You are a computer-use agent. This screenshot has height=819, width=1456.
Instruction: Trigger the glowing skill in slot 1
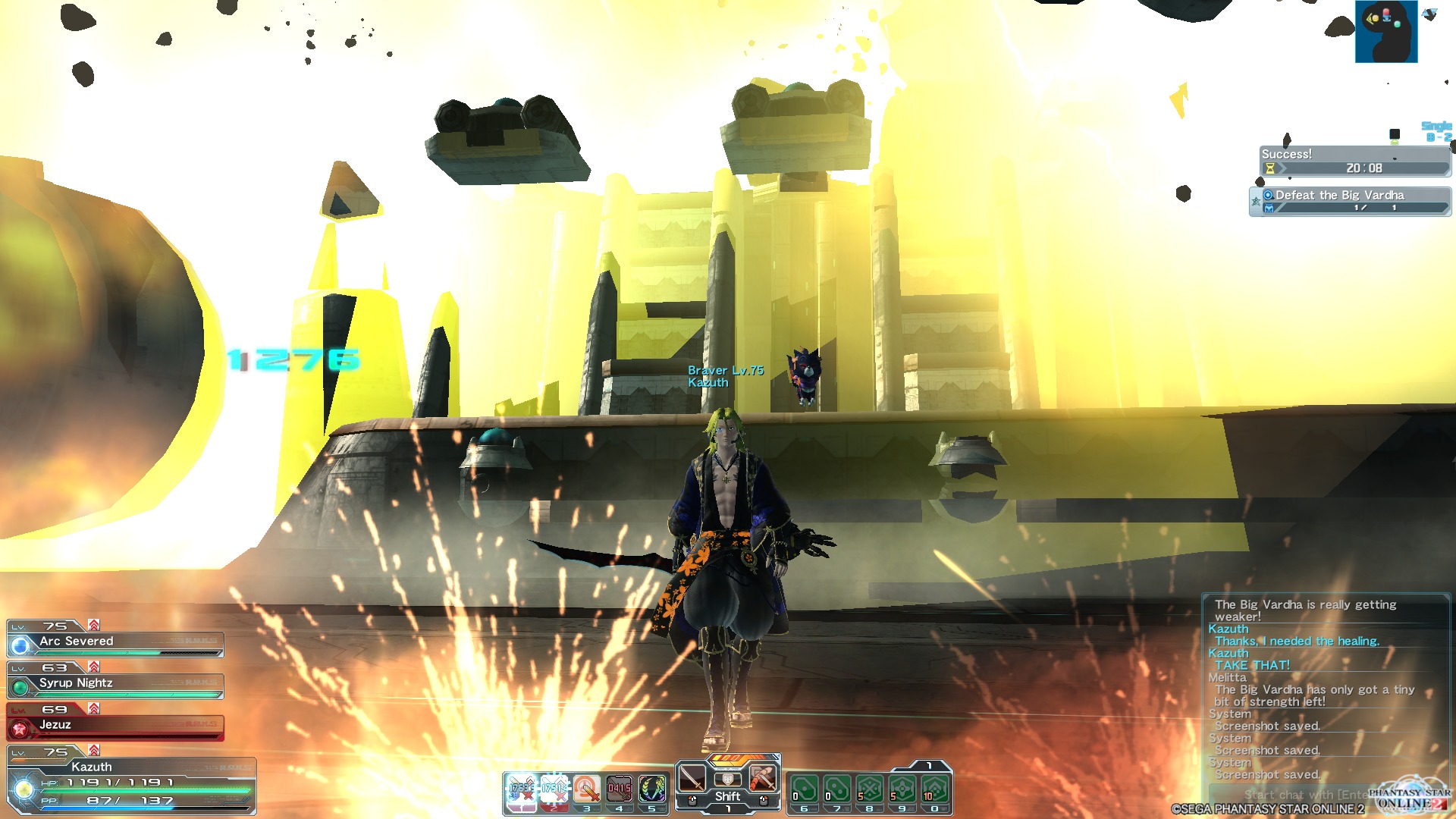522,789
